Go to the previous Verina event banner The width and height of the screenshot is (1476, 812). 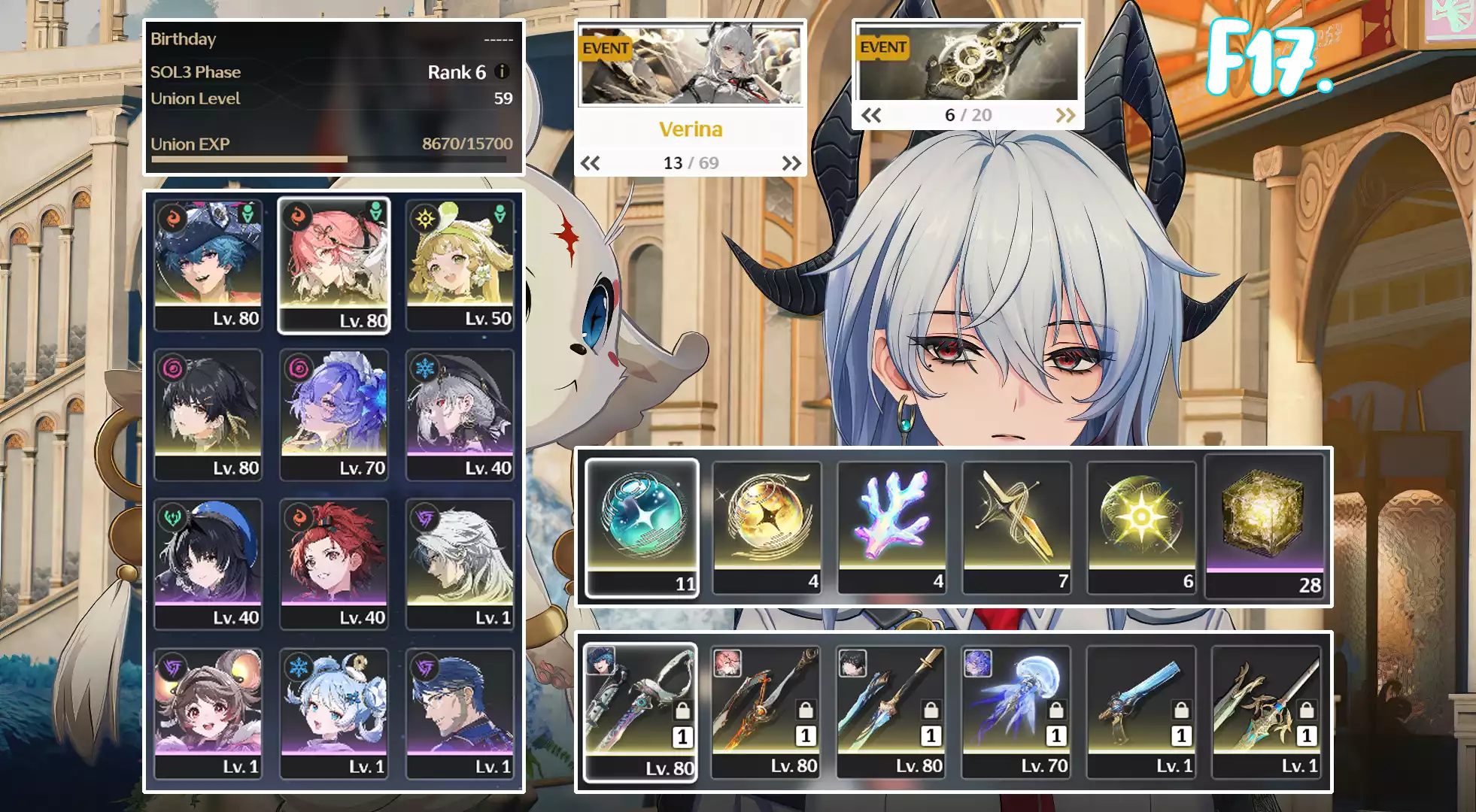[591, 163]
